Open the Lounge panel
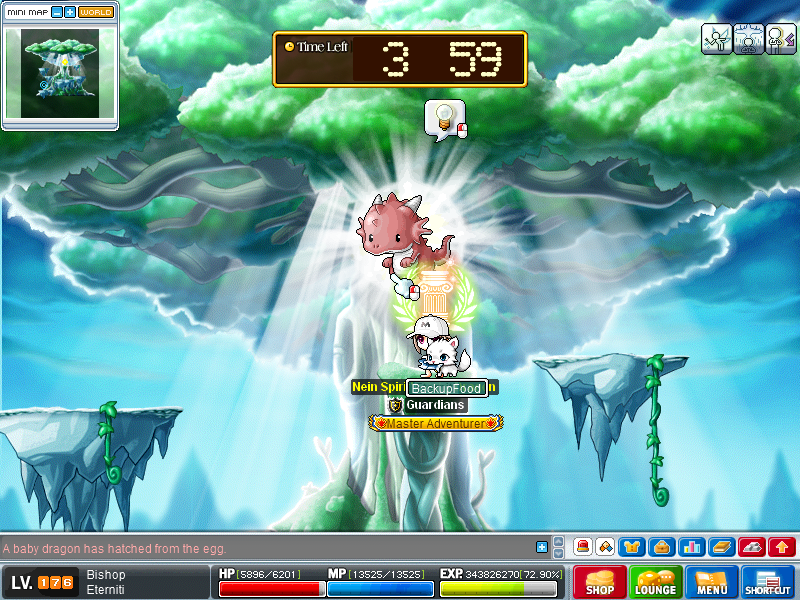Viewport: 800px width, 600px height. point(656,582)
